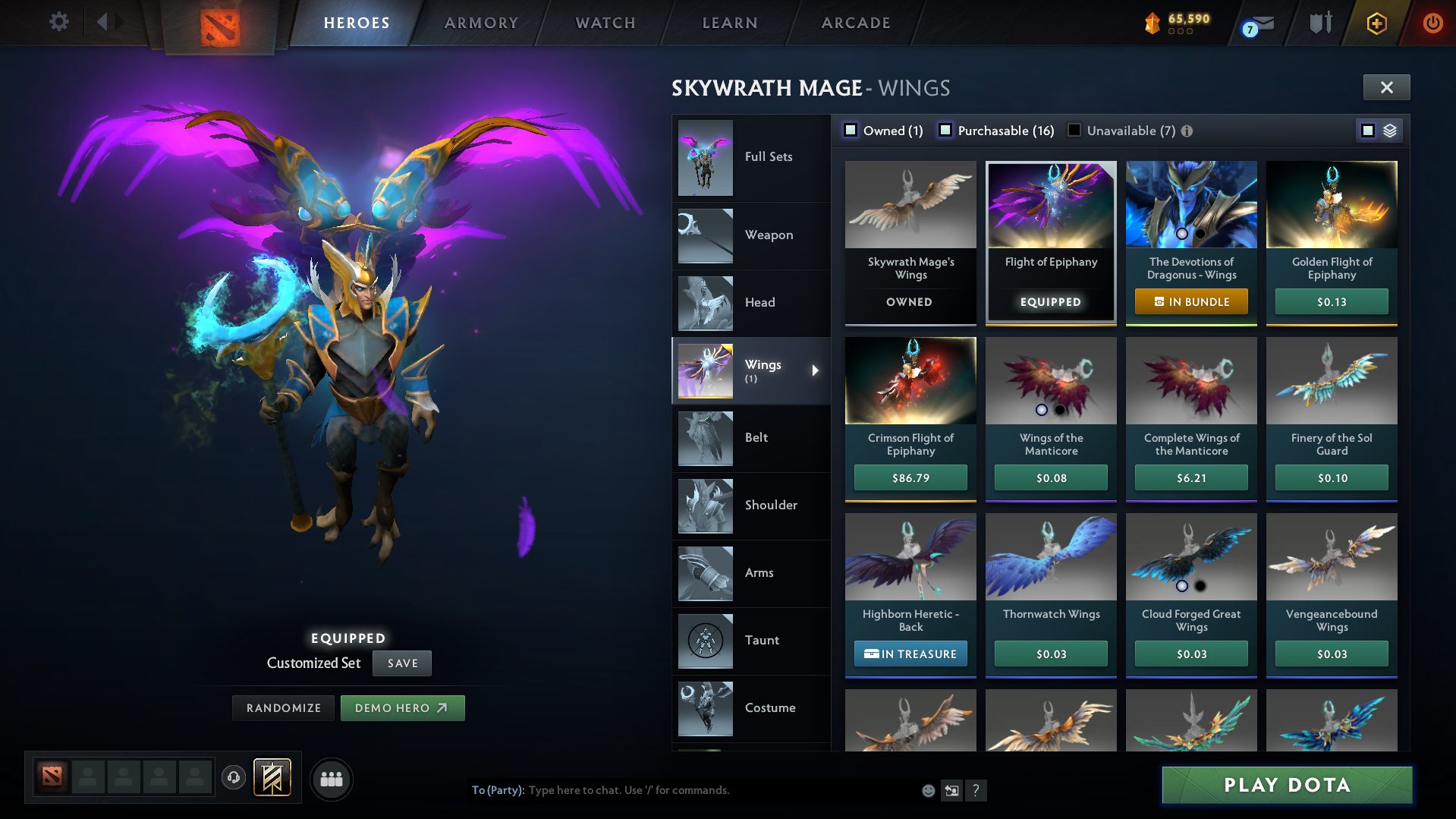The image size is (1456, 819).
Task: Open the settings gear icon
Action: tap(58, 22)
